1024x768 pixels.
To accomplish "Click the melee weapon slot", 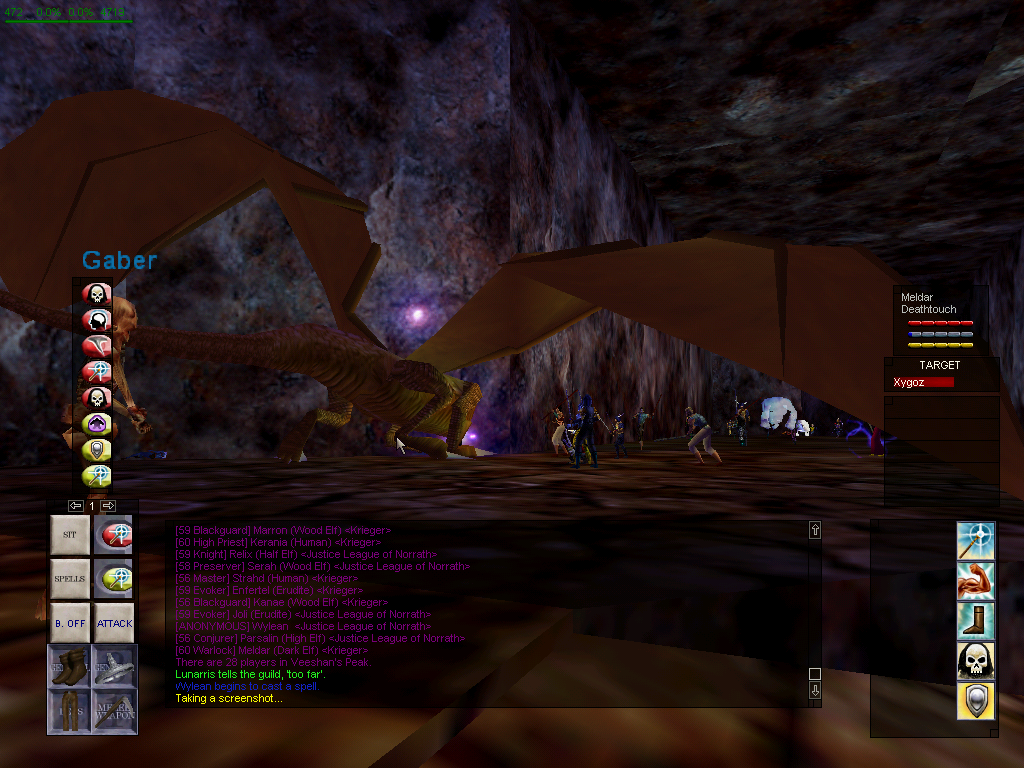I will pos(114,709).
